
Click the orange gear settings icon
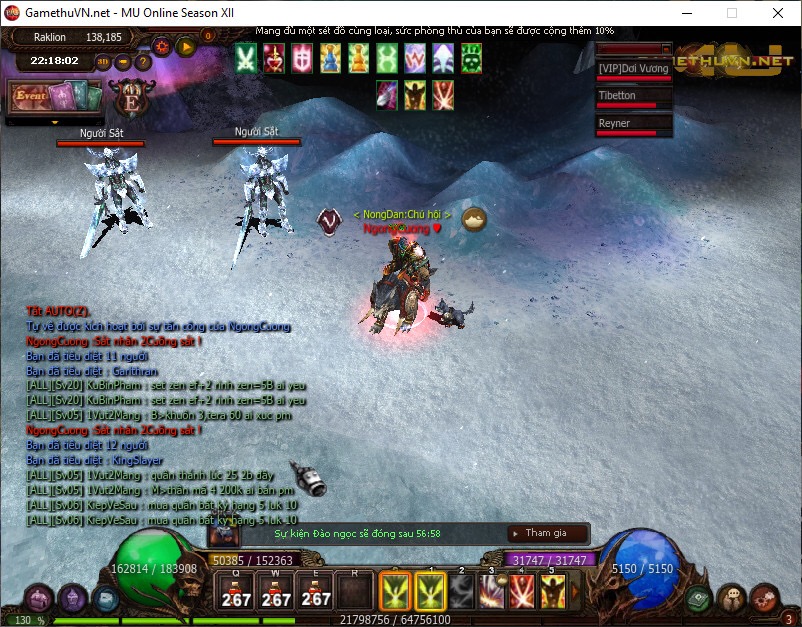161,46
